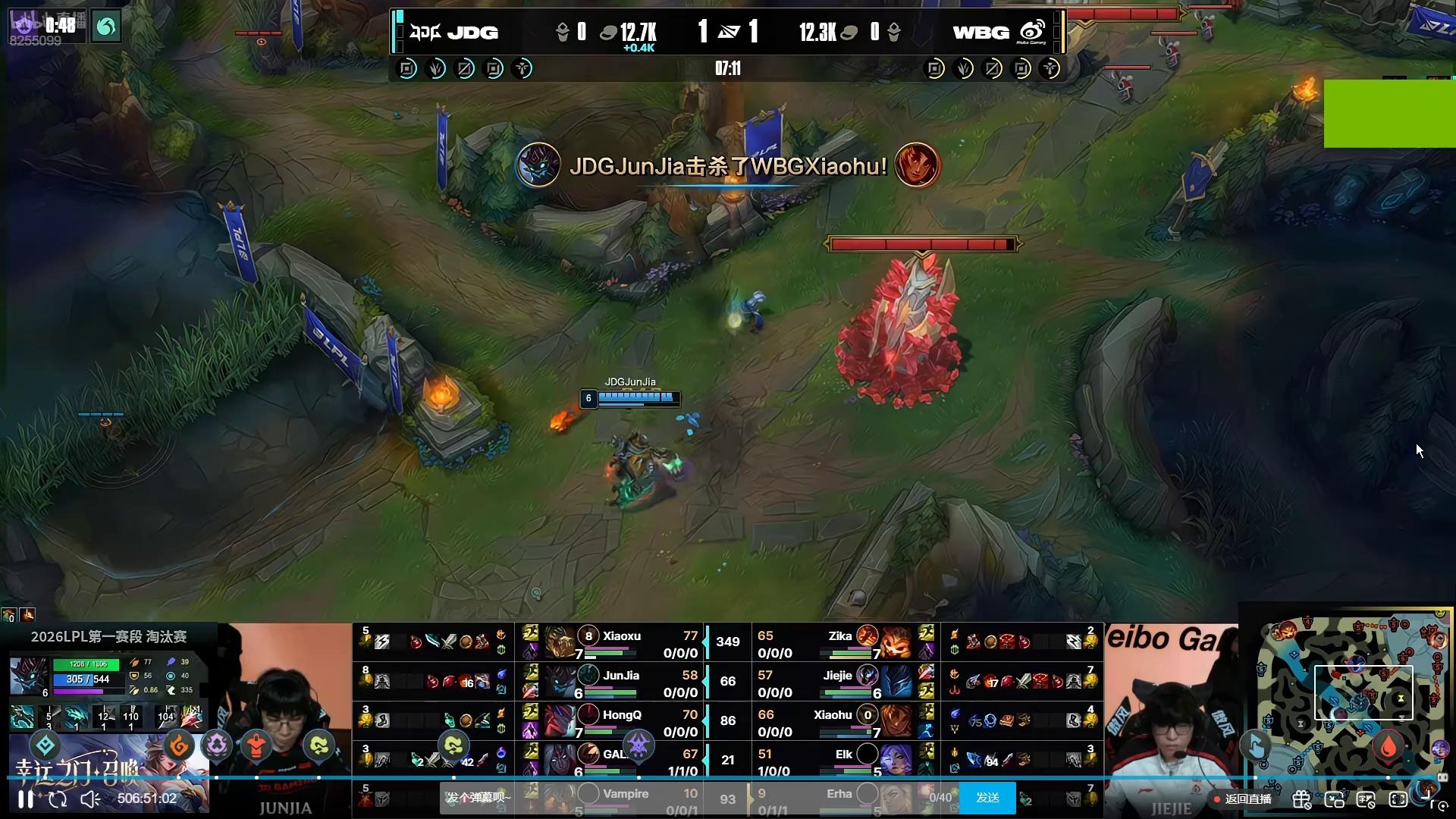
Task: Choose HongQ's row on the scoreboard
Action: 622,722
